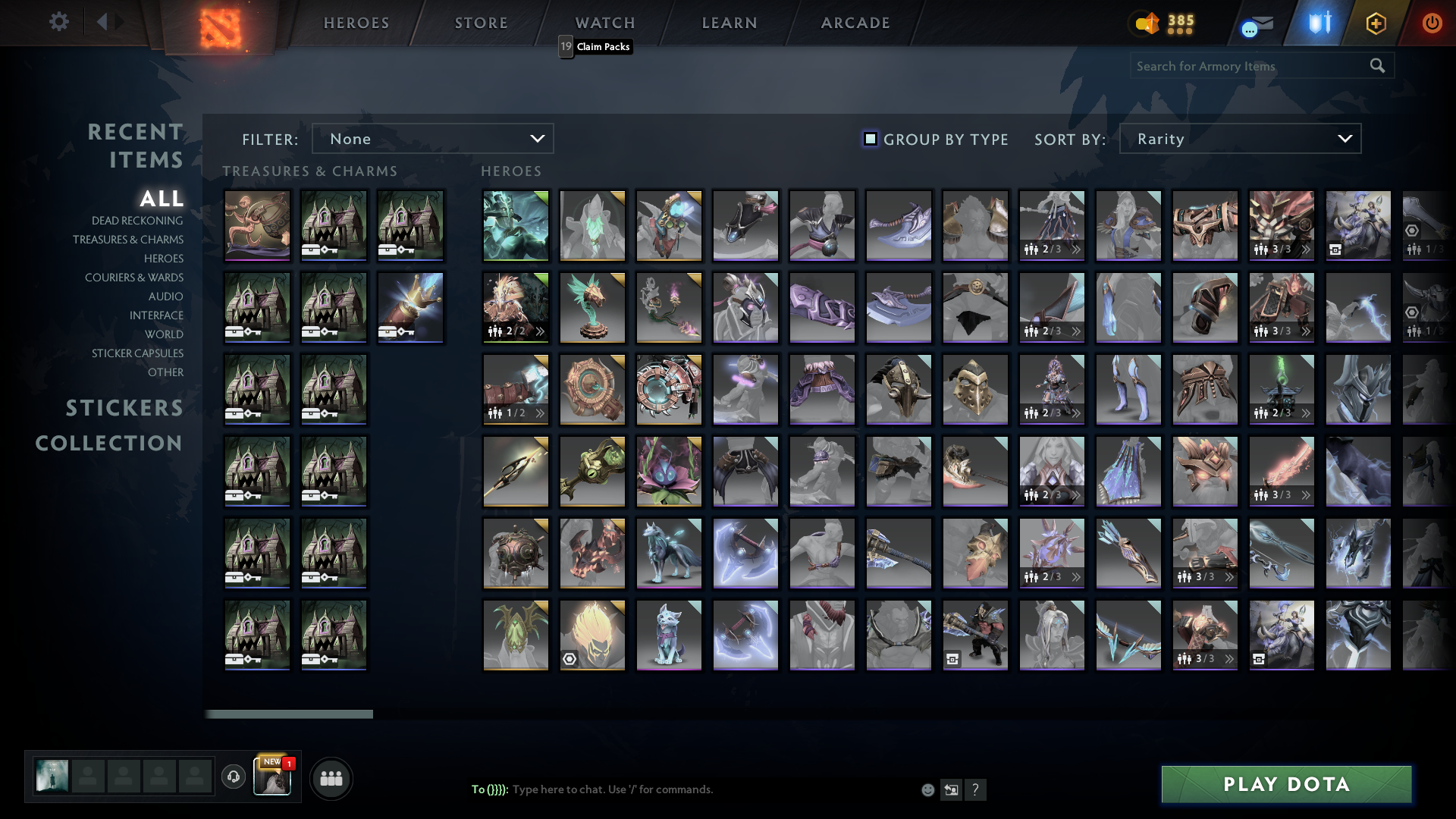Click the Search for Armory Items field

click(1251, 66)
